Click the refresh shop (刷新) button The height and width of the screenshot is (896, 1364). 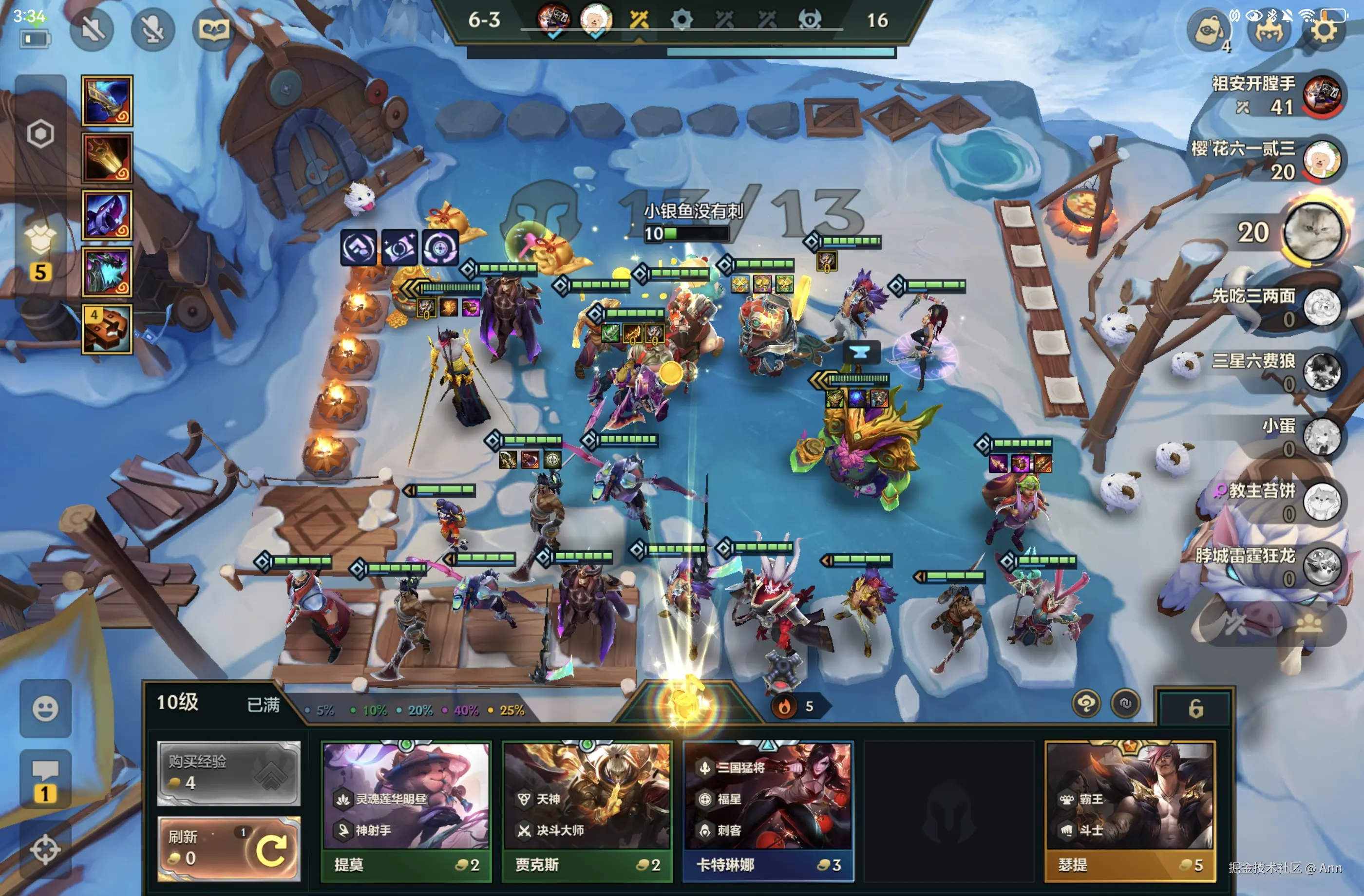(x=228, y=848)
